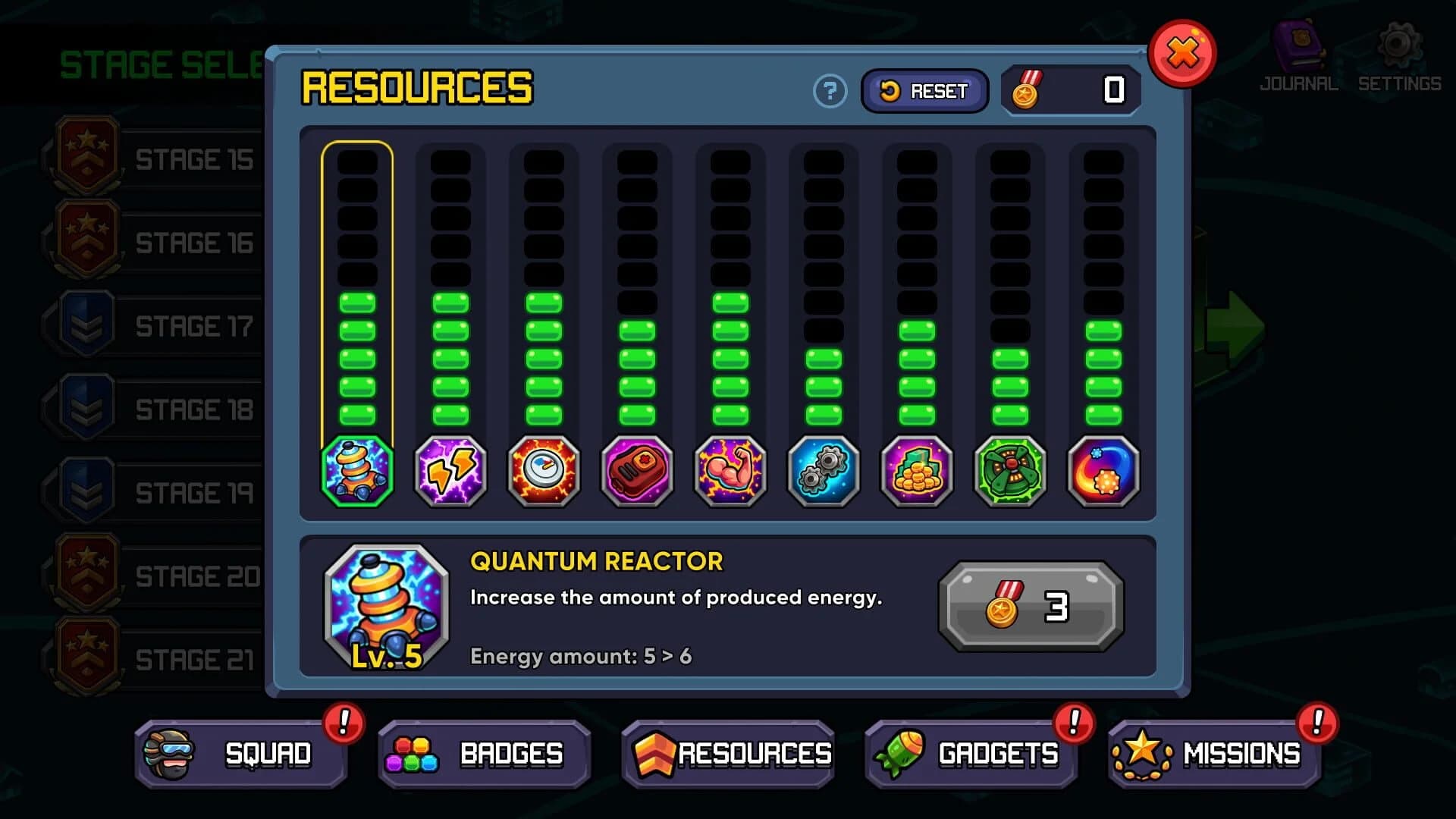Open the Missions tab

coord(1214,753)
